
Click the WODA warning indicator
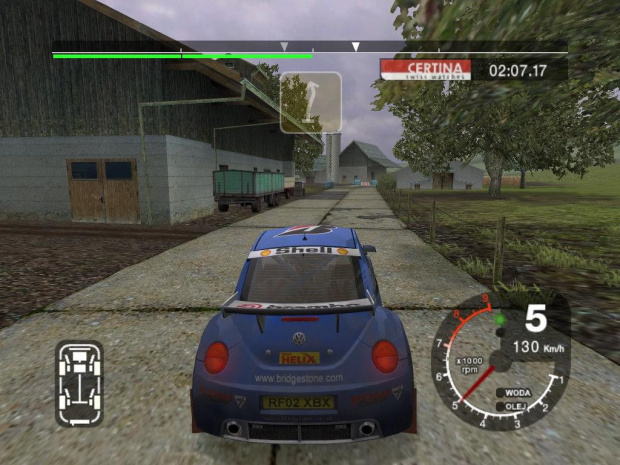[x=517, y=393]
